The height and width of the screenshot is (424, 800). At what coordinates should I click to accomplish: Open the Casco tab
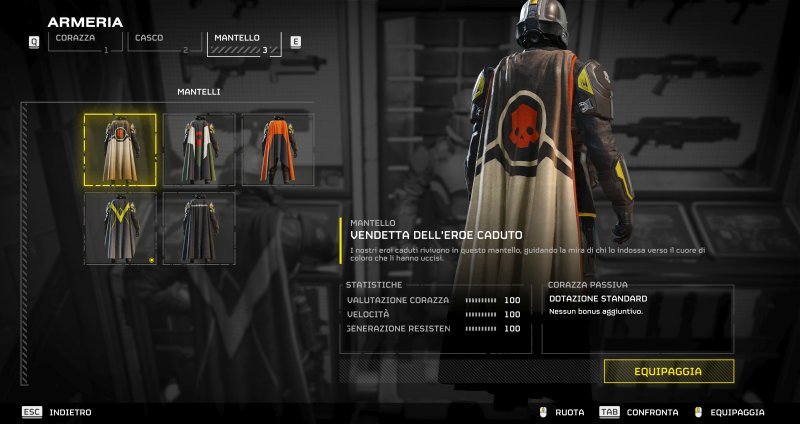159,41
